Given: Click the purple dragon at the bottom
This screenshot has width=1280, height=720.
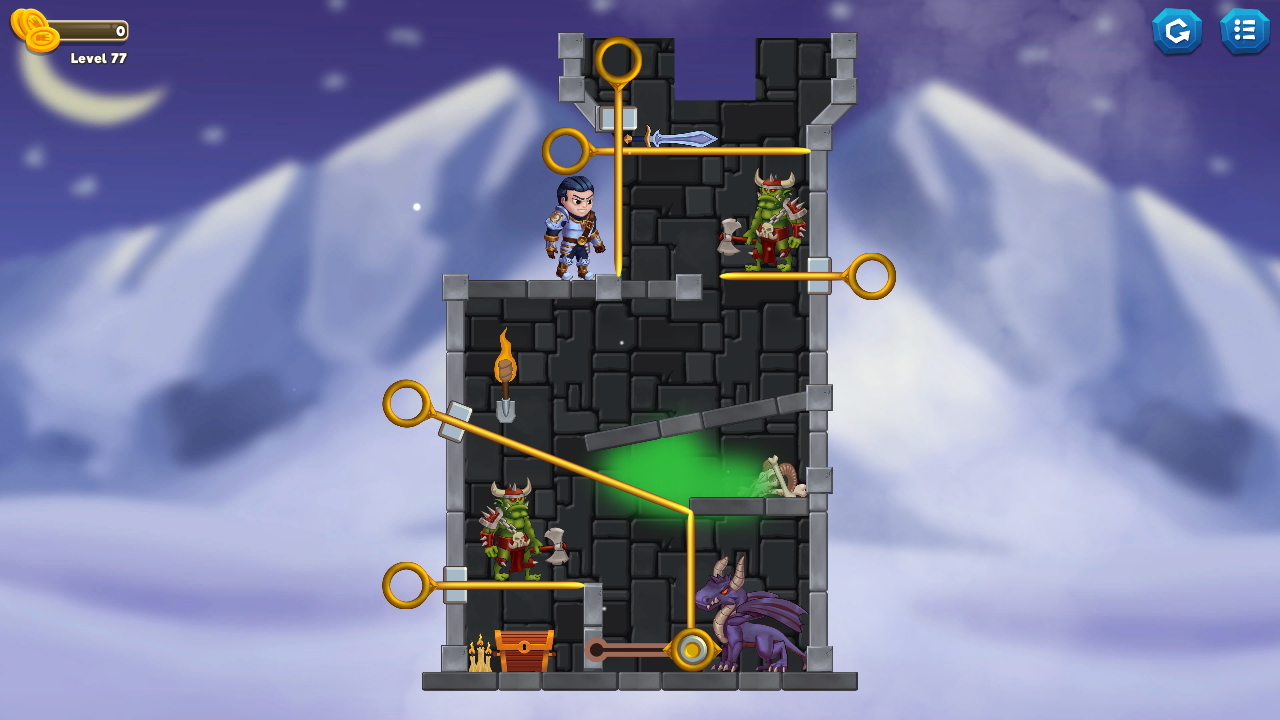Looking at the screenshot, I should pyautogui.click(x=755, y=625).
